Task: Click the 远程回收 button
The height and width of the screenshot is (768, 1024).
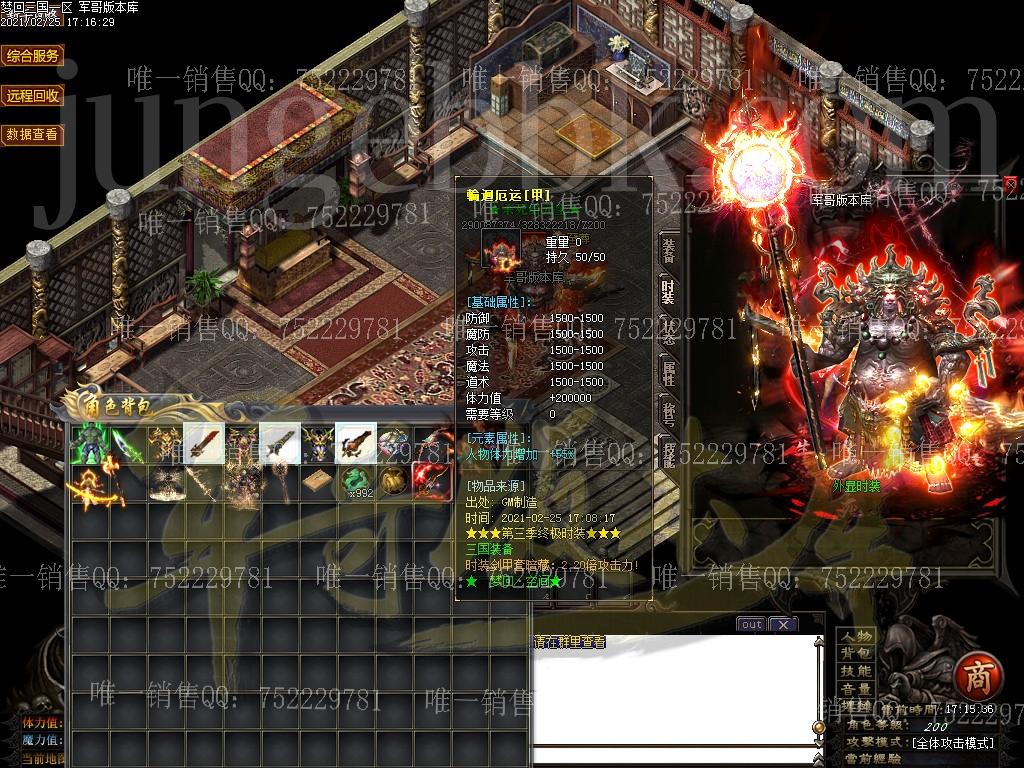Action: point(33,96)
